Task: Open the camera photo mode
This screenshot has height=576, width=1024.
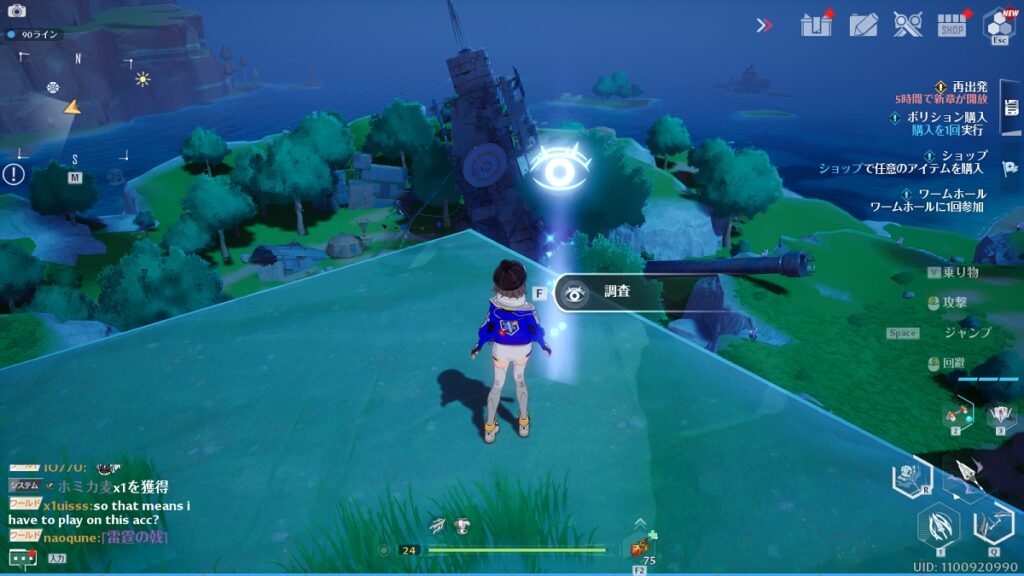Action: click(16, 11)
